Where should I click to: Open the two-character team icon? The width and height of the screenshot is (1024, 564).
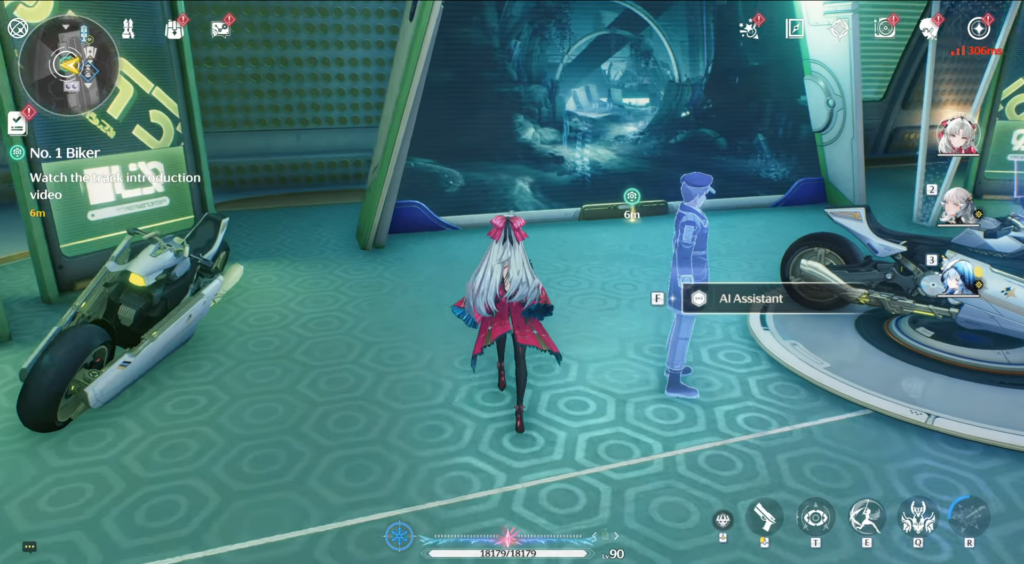[x=129, y=28]
